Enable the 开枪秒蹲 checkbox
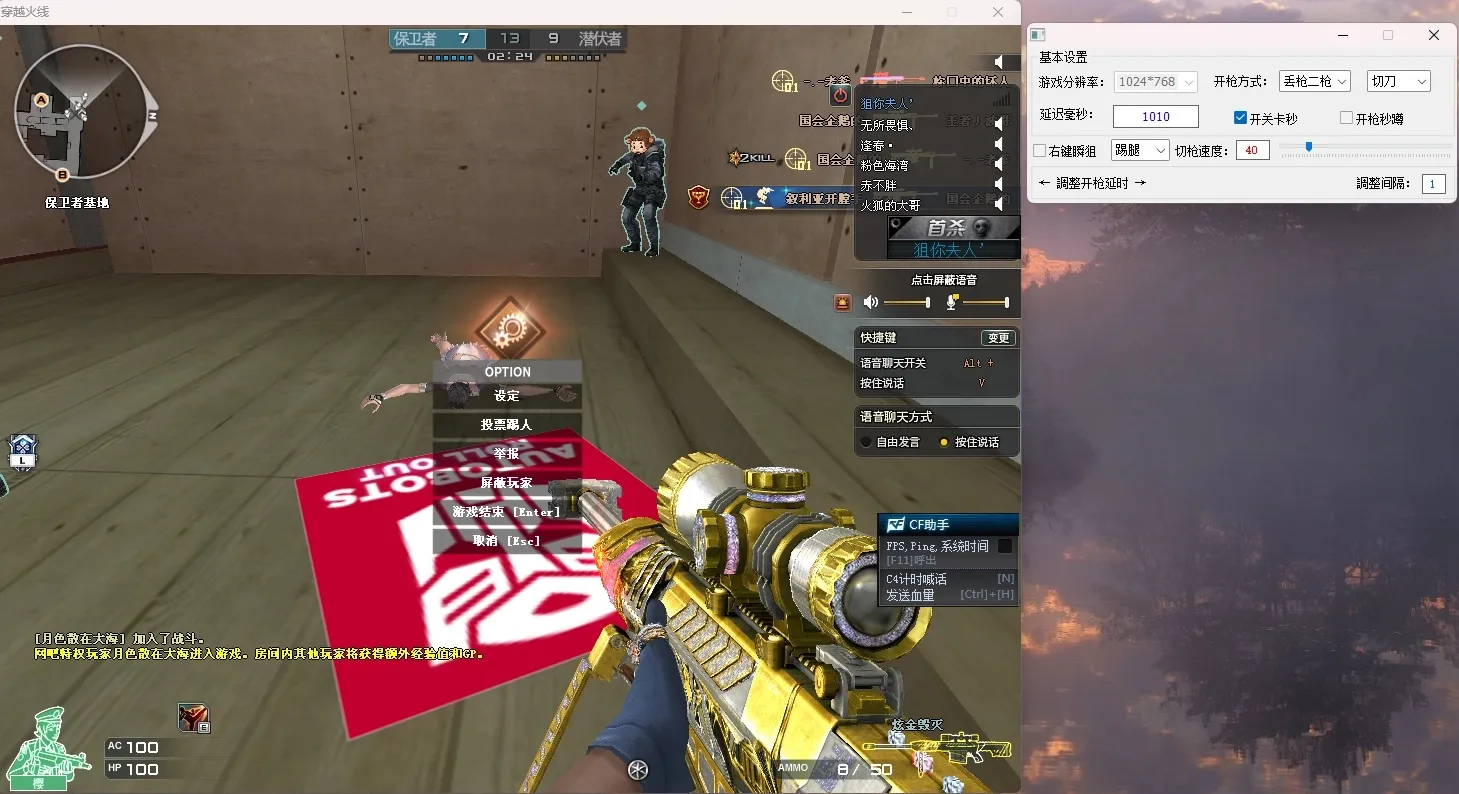Image resolution: width=1459 pixels, height=794 pixels. (1347, 117)
